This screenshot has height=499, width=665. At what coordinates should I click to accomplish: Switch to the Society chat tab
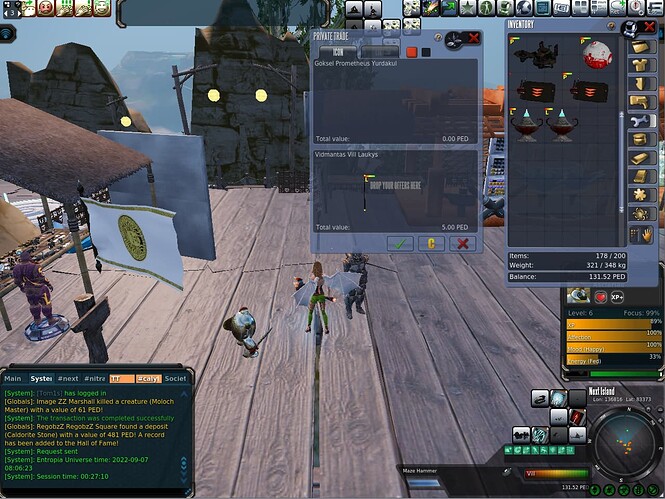(175, 379)
